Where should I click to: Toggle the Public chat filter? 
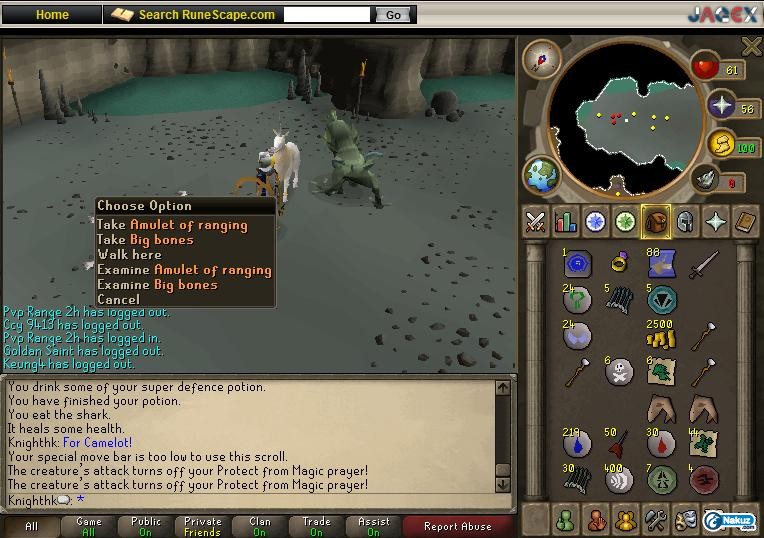[x=146, y=526]
